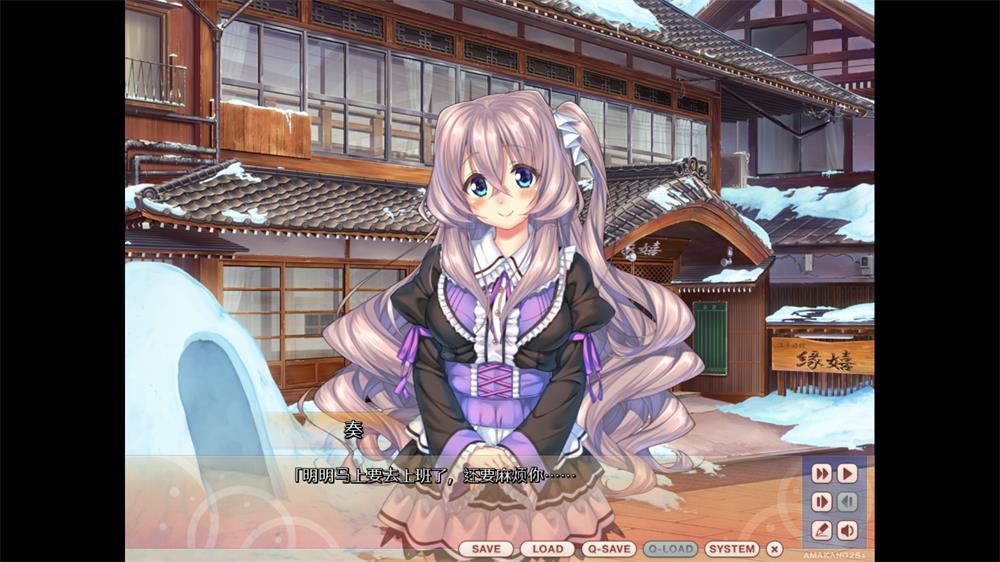Start auto-play with the single triangle button

(847, 473)
